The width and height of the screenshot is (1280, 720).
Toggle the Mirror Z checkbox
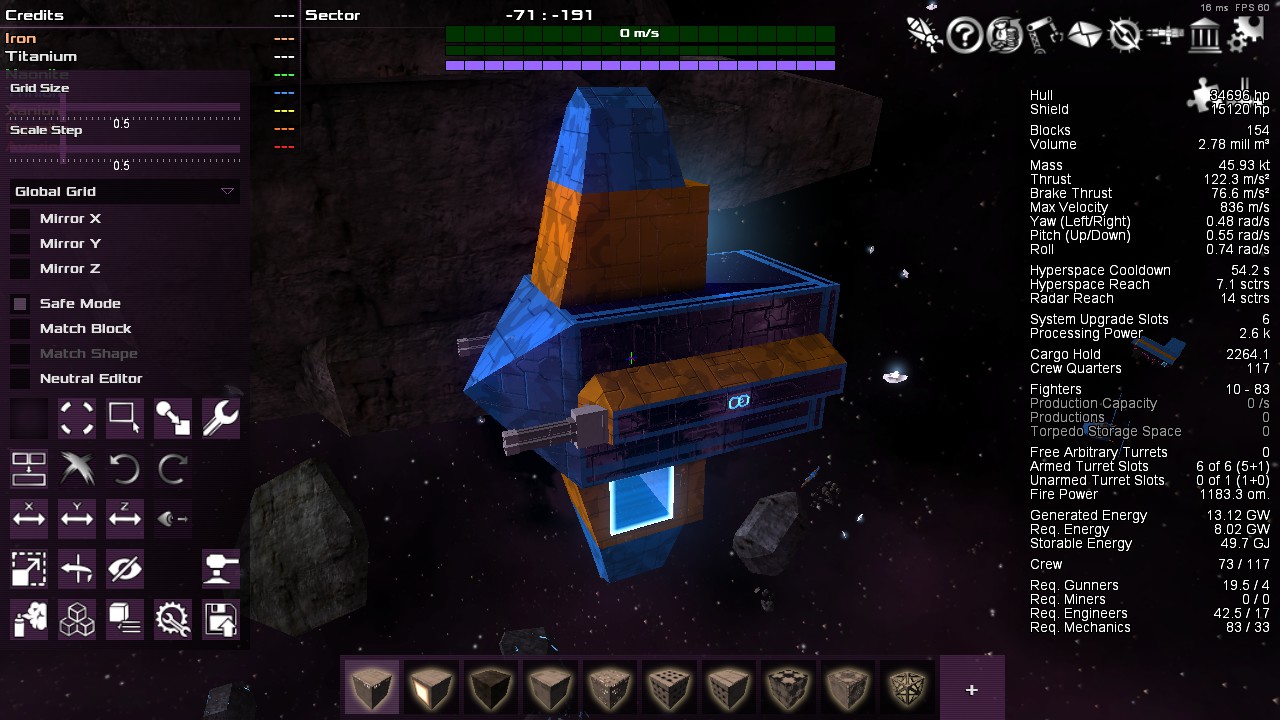click(x=20, y=269)
